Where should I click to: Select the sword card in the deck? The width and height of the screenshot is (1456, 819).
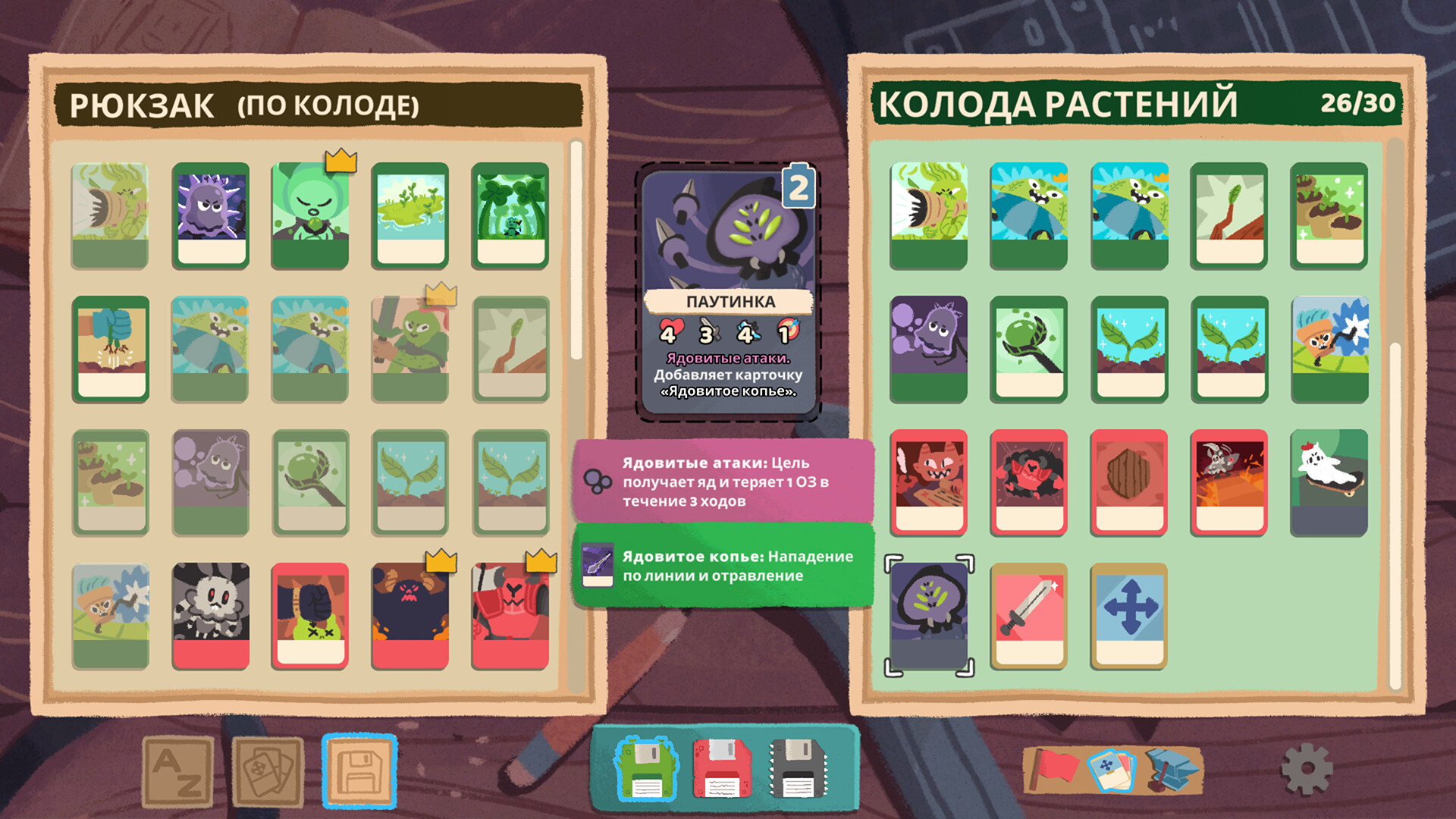[1028, 616]
